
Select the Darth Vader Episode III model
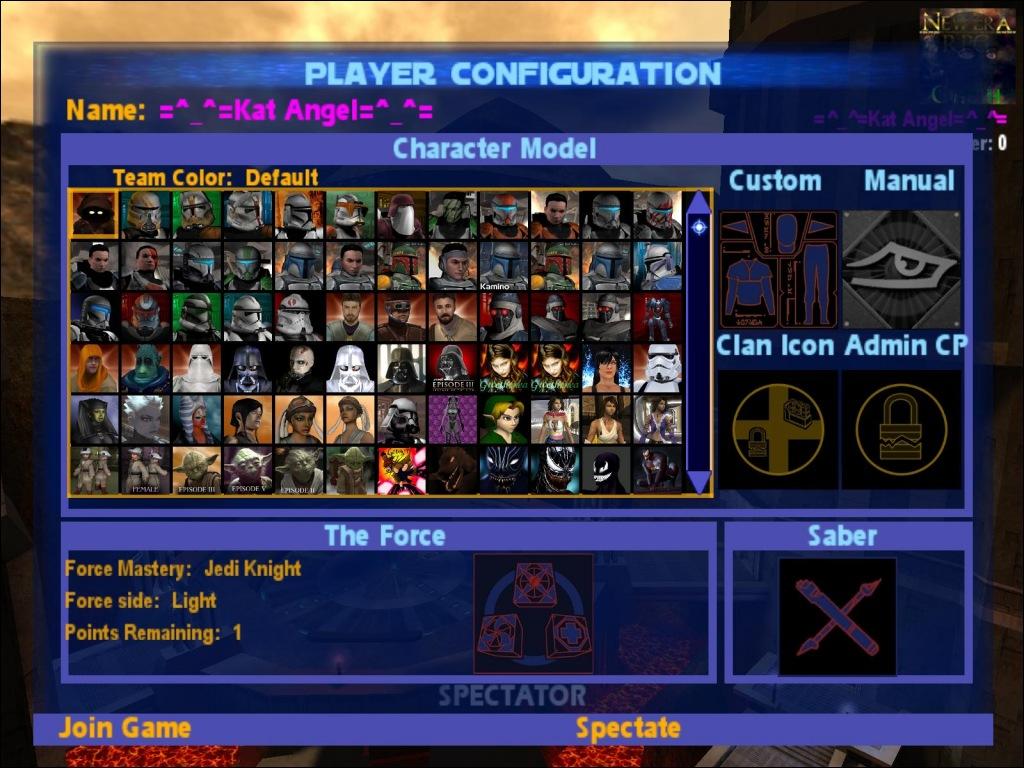[x=453, y=368]
